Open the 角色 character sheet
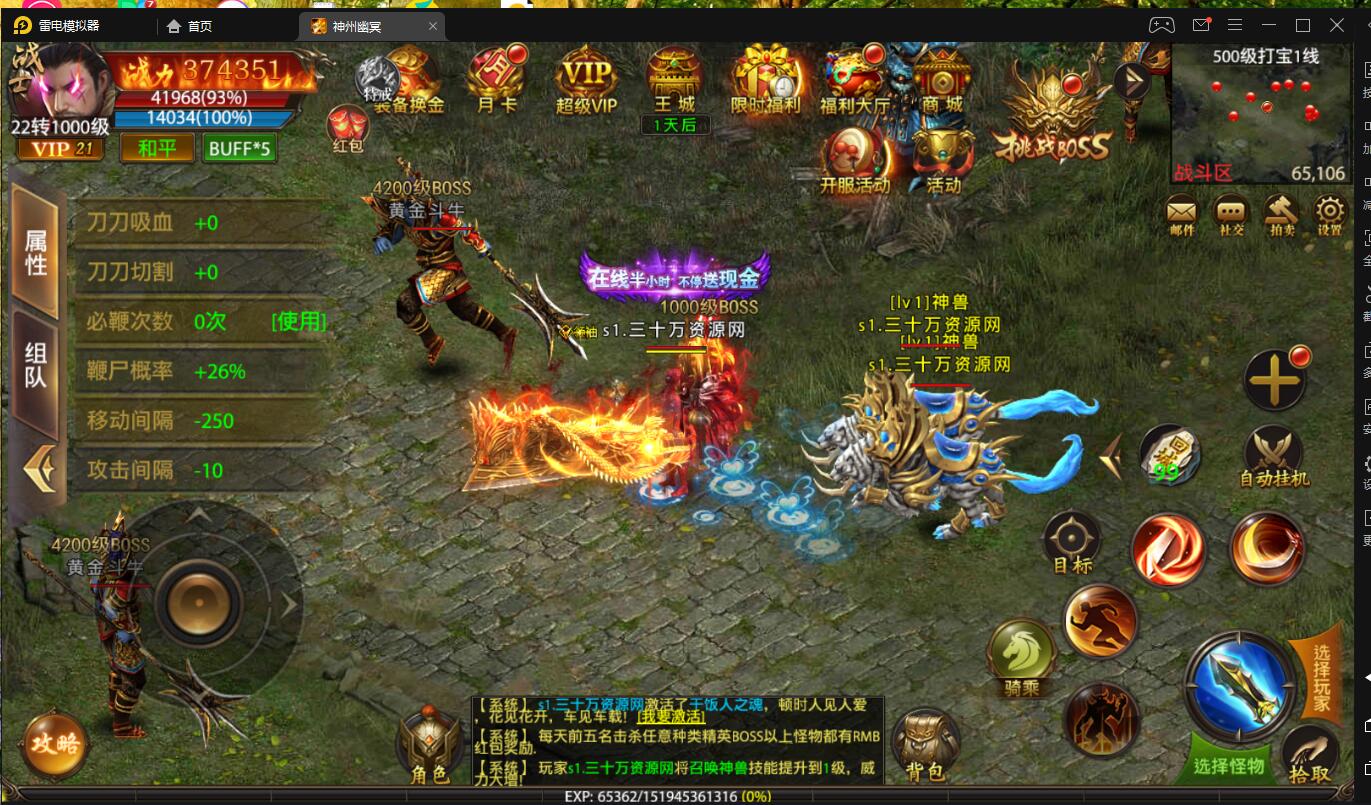 (x=429, y=746)
